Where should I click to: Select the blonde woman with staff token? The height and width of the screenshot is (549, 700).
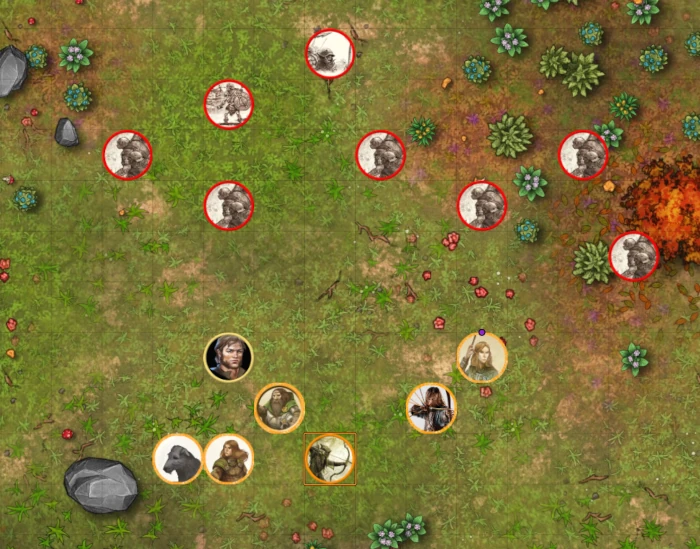coord(482,357)
